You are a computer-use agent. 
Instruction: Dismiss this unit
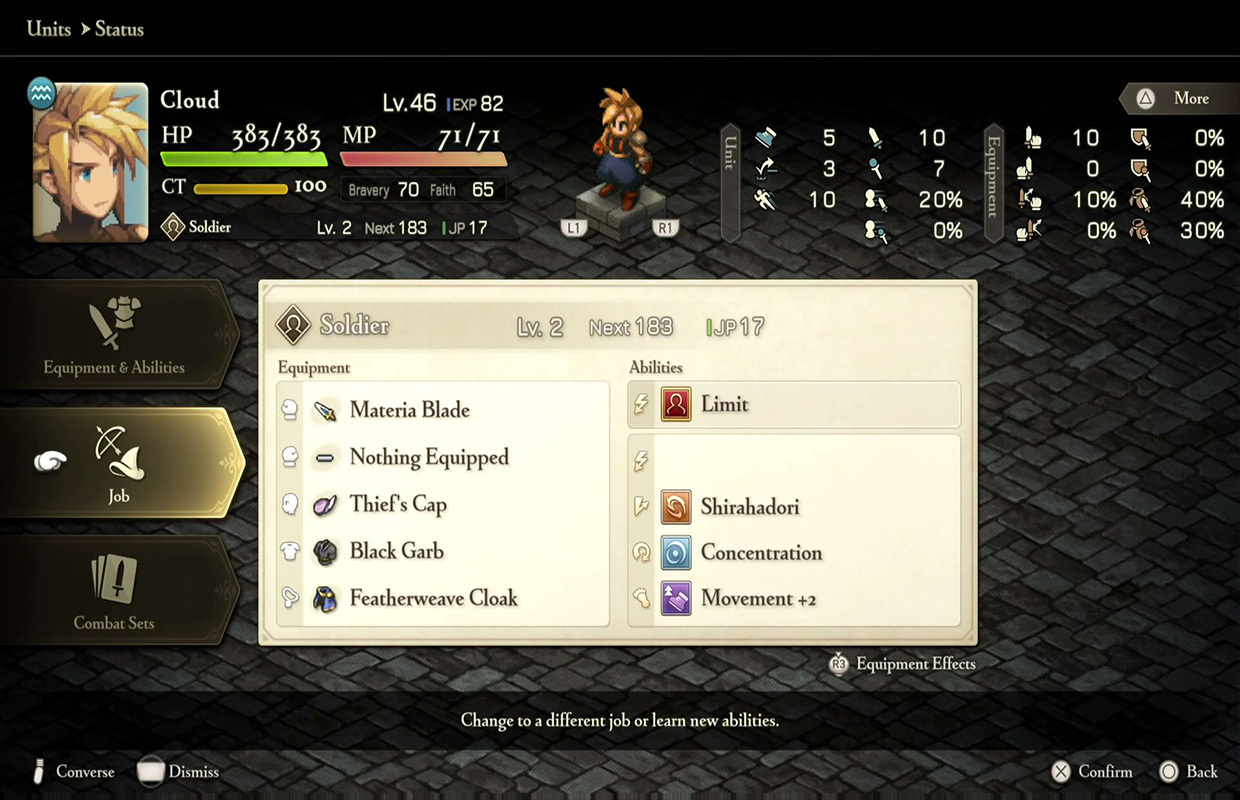click(179, 771)
